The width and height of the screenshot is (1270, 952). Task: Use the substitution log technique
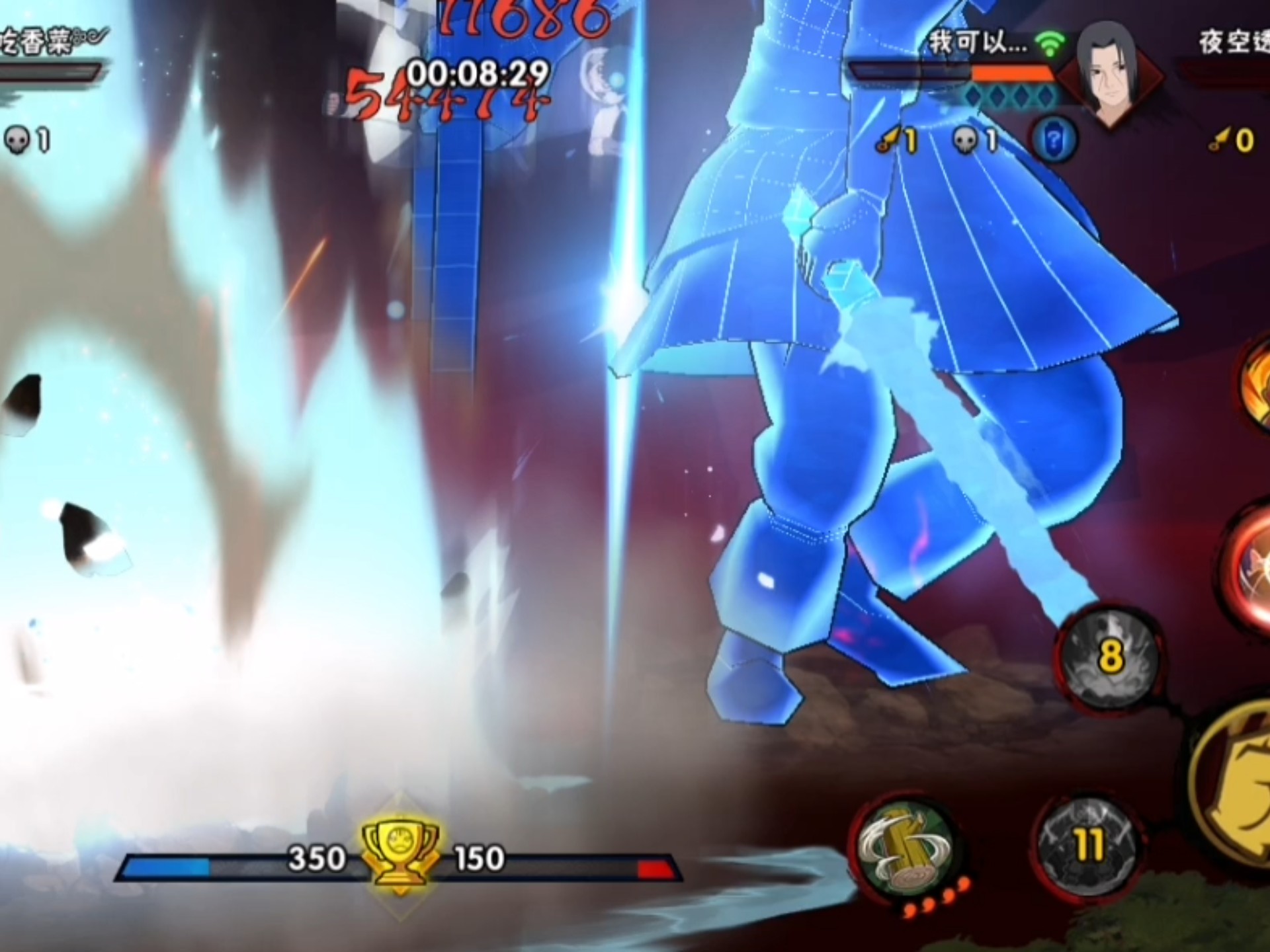pos(905,851)
